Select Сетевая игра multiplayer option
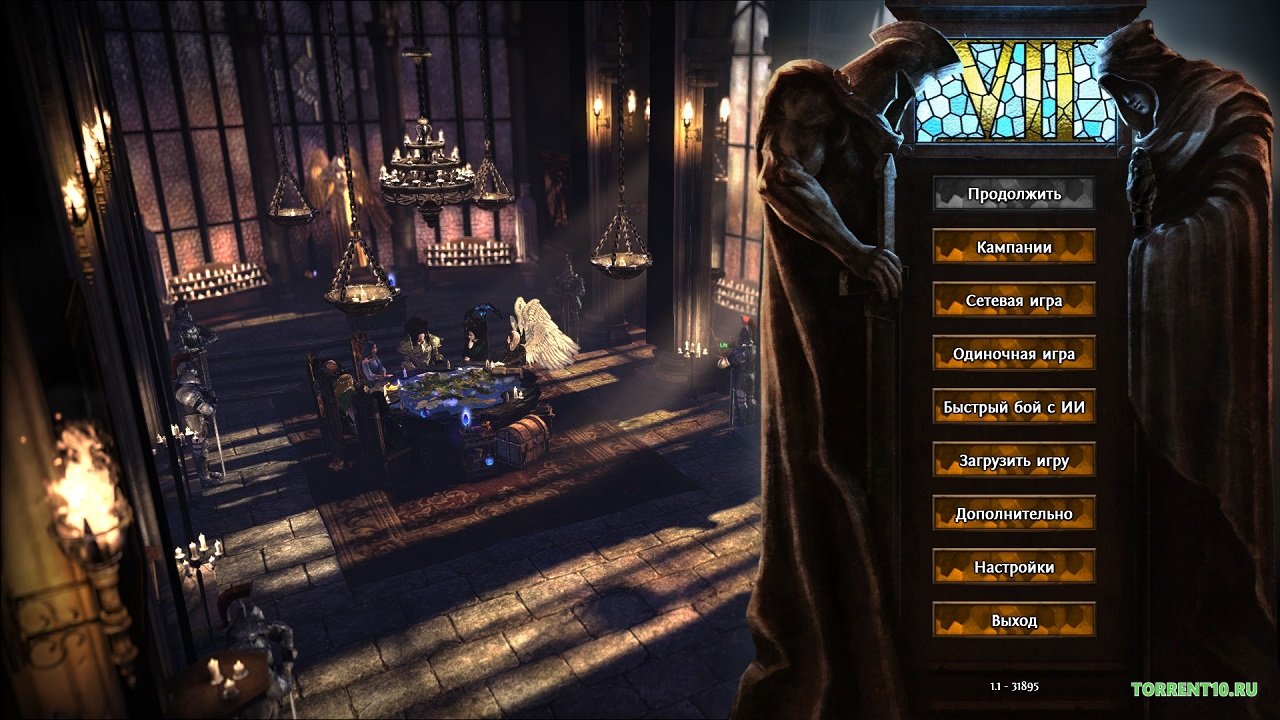 tap(1014, 300)
